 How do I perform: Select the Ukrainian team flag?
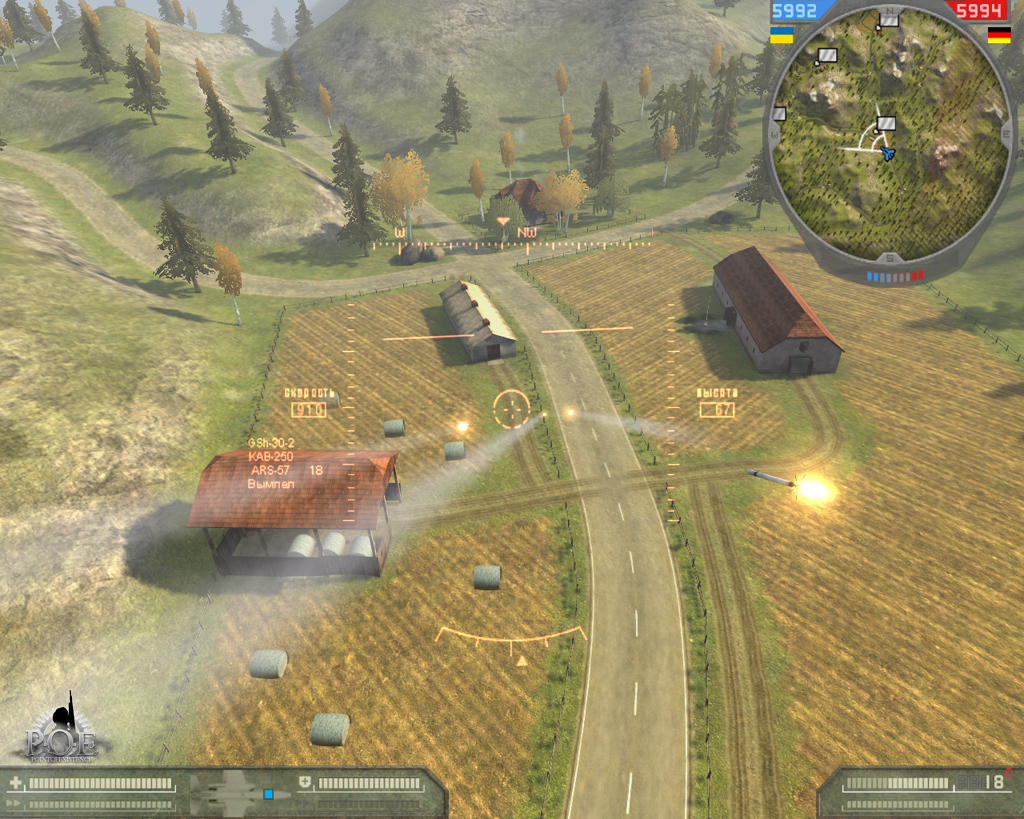[x=782, y=35]
